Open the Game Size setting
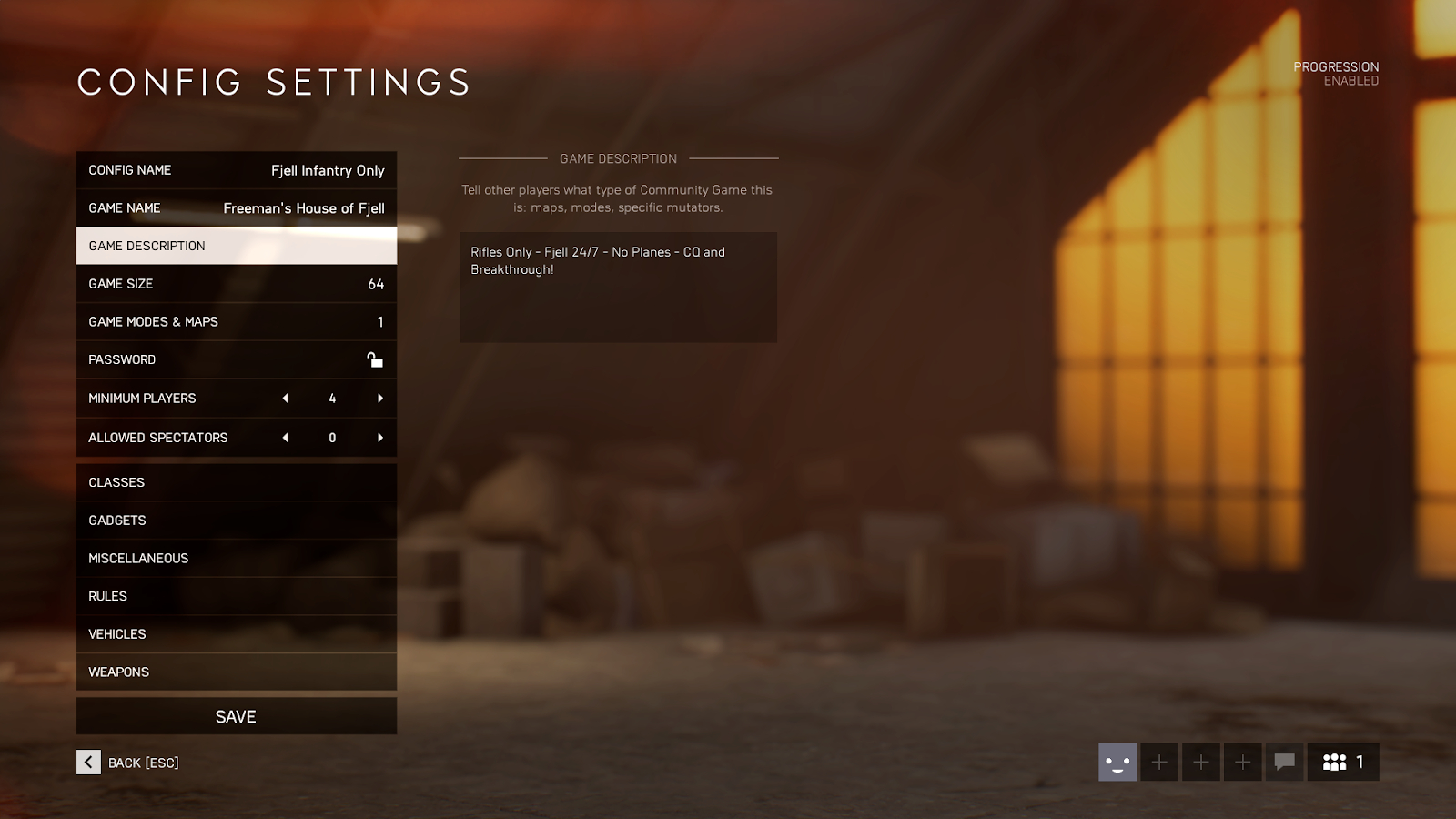Viewport: 1456px width, 819px height. 236,284
